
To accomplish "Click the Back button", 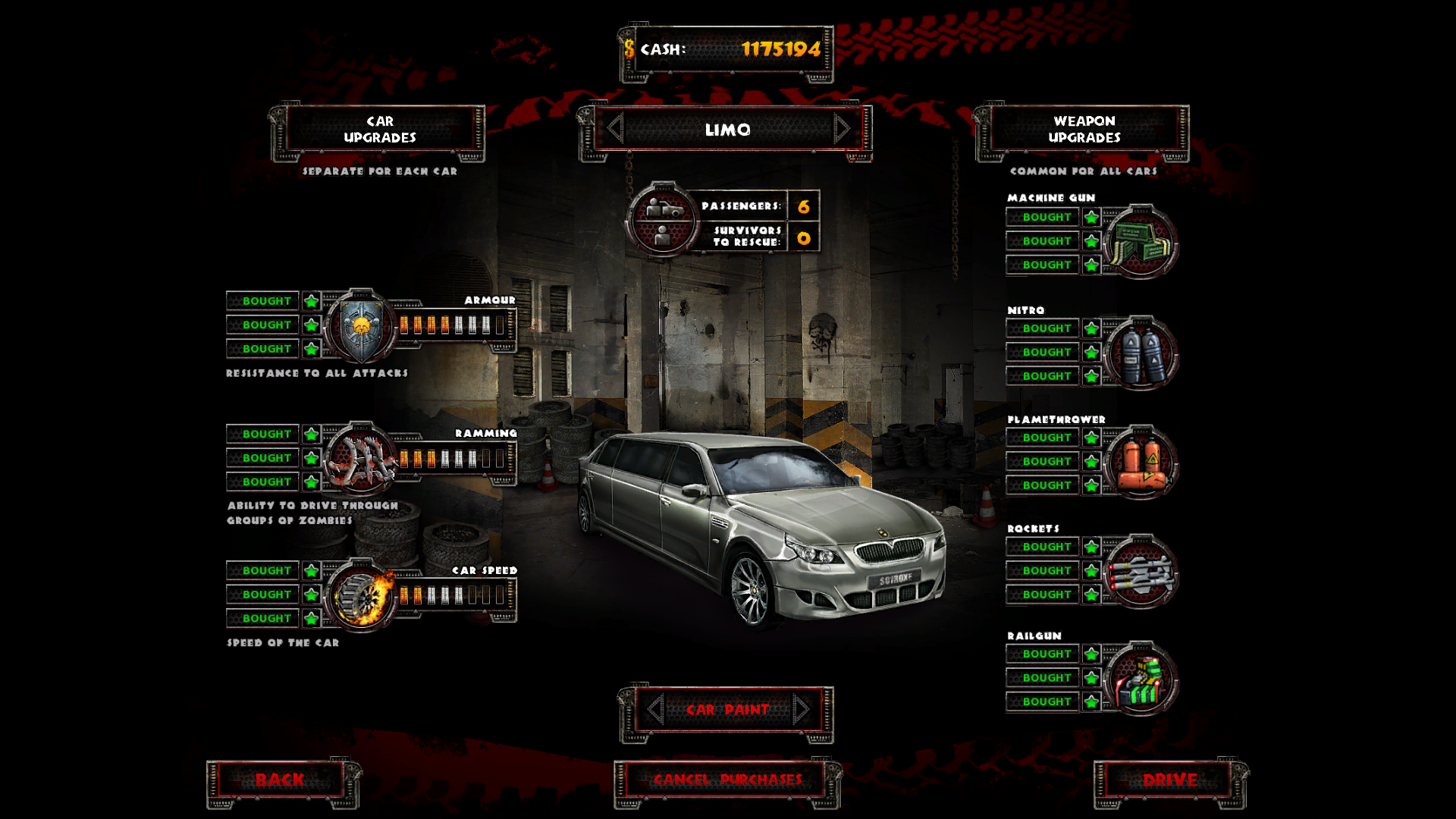I will 280,780.
